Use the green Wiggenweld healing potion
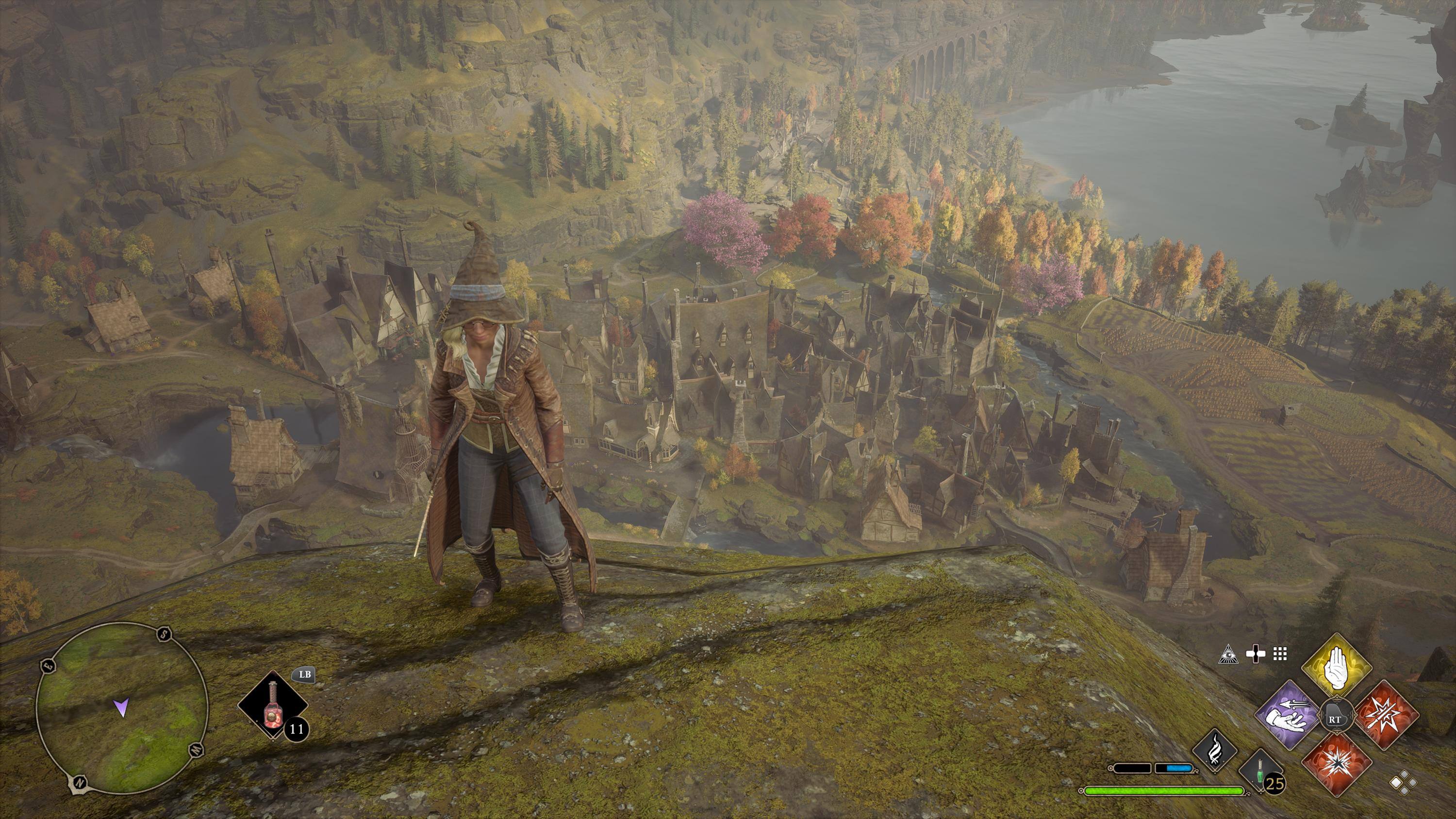Viewport: 1456px width, 819px height. (x=1260, y=771)
